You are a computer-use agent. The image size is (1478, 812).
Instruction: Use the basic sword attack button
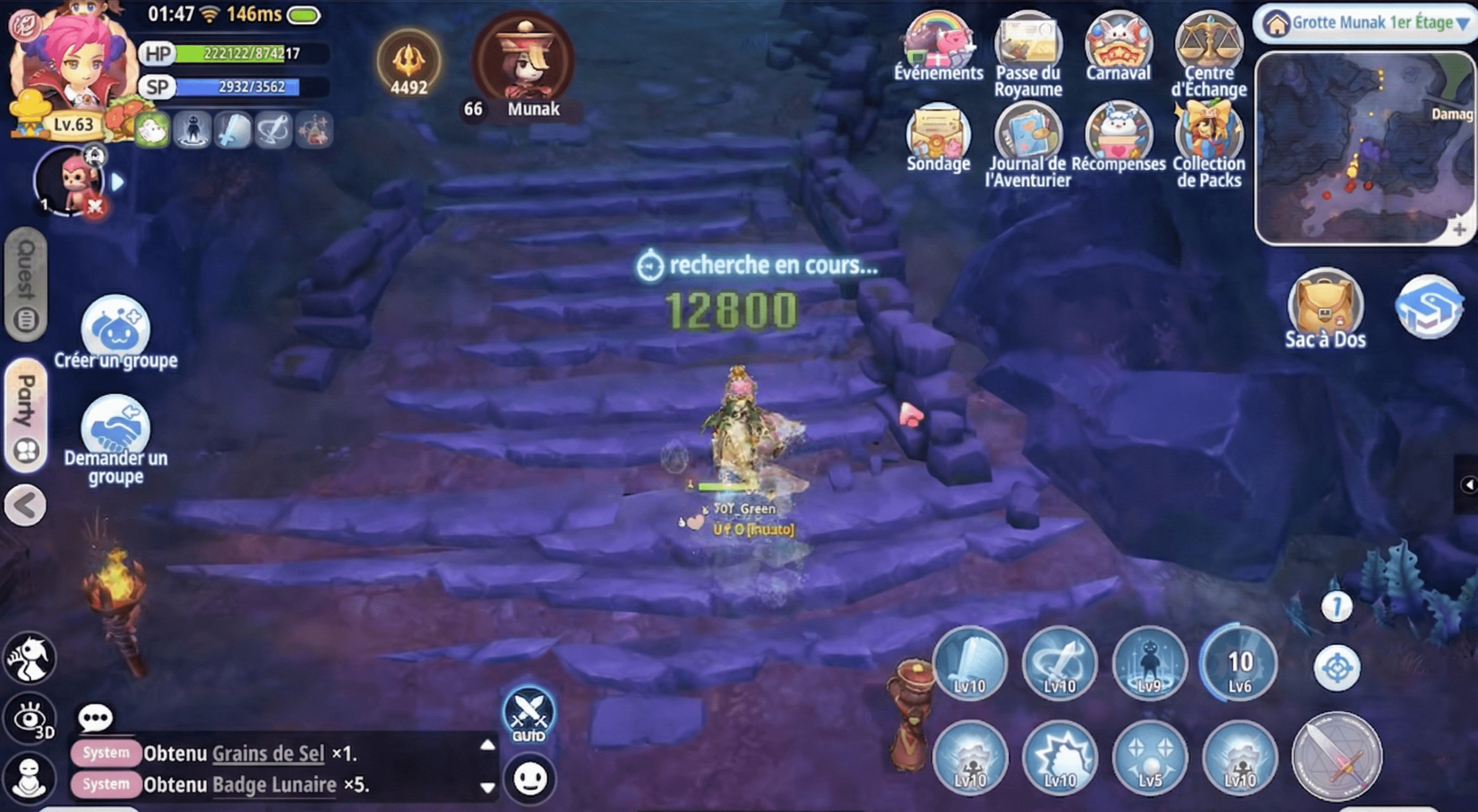[x=1337, y=756]
